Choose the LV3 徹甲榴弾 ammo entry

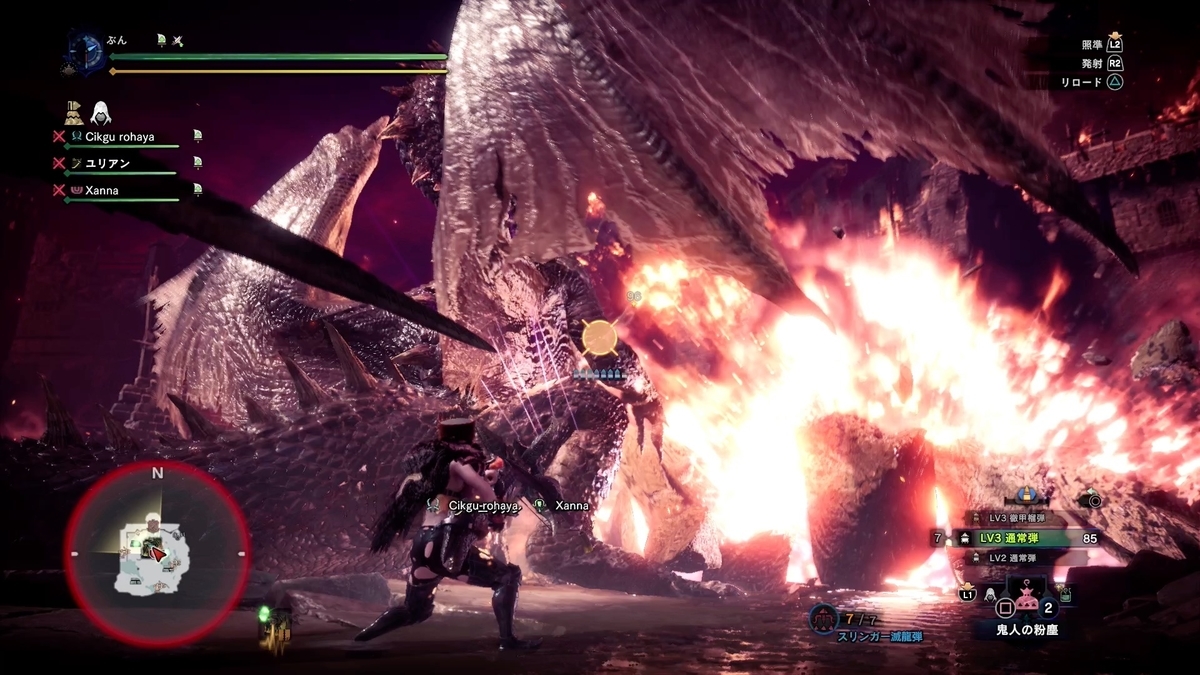(1018, 518)
